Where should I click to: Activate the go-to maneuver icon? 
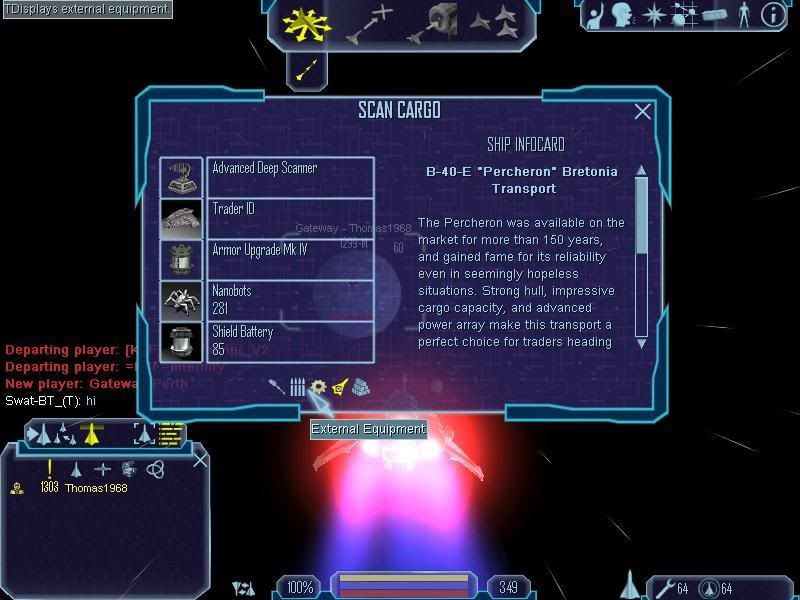369,23
